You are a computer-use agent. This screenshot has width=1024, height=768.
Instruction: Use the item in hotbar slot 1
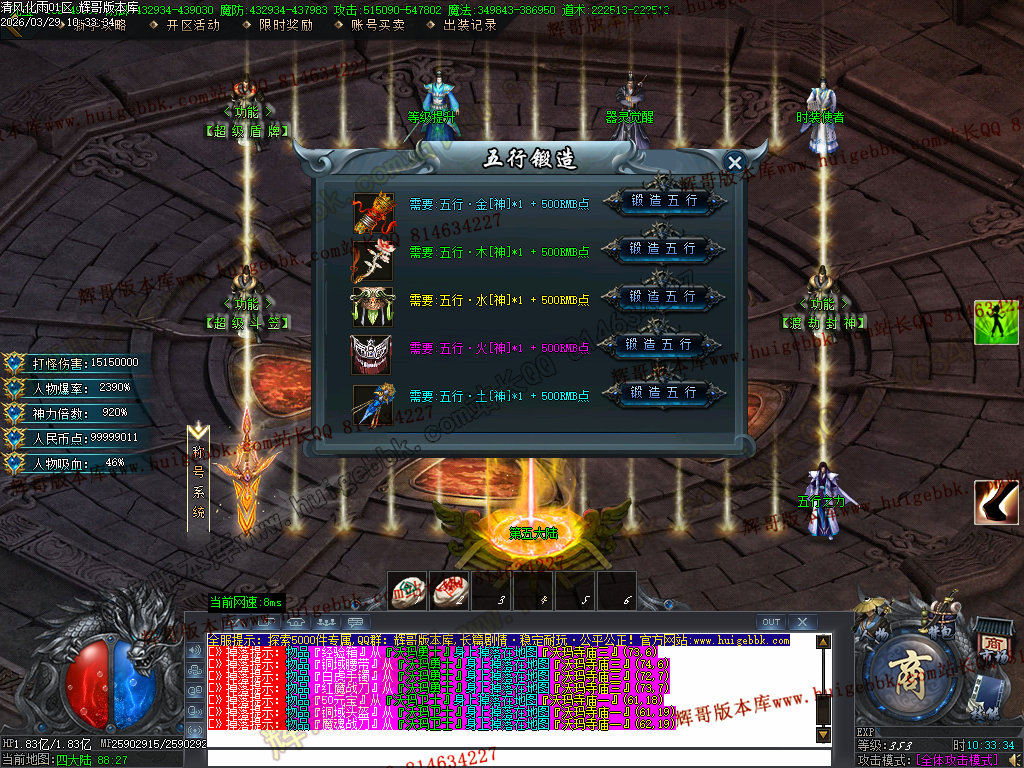pos(407,591)
